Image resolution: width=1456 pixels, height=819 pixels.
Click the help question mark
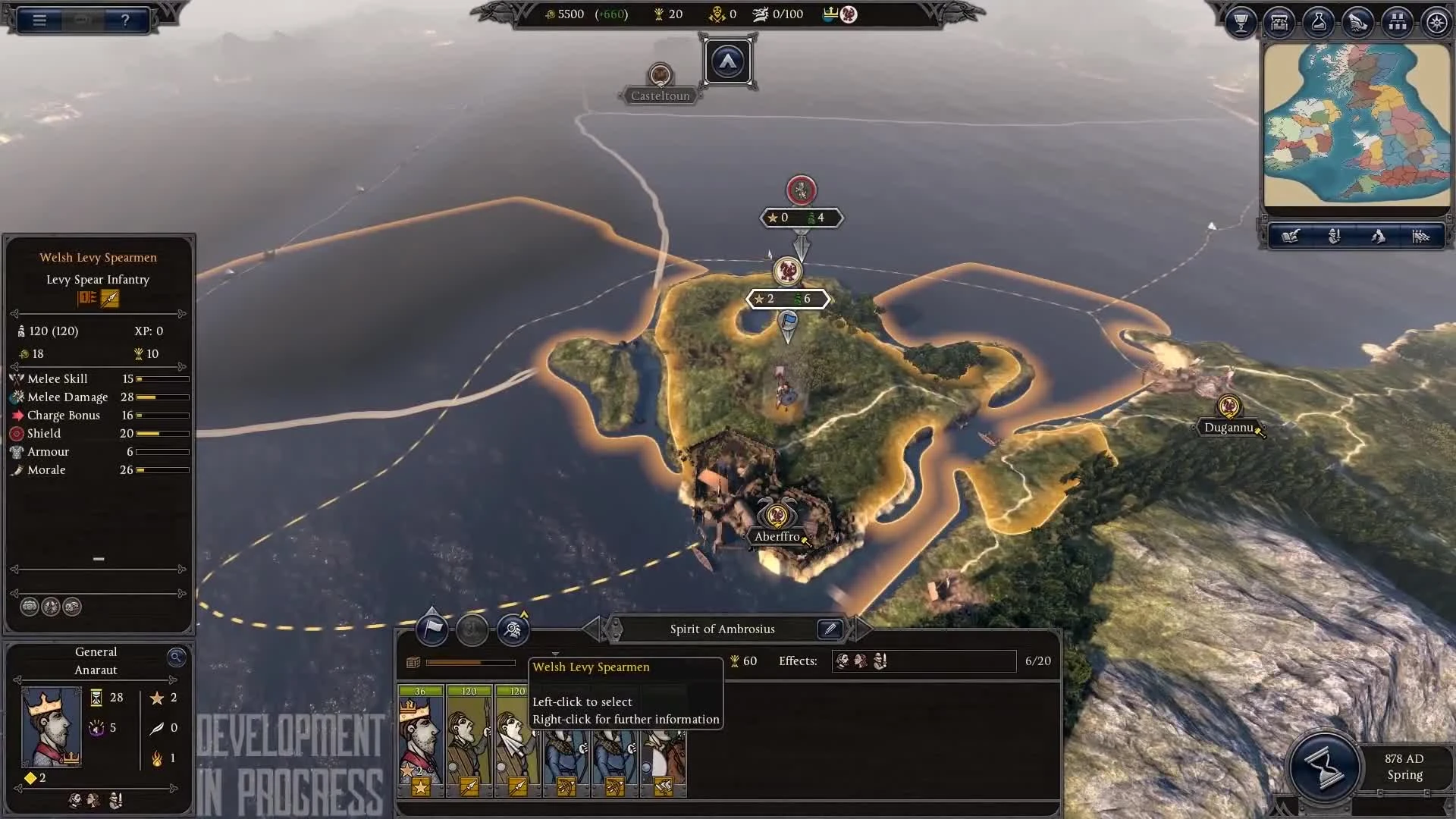[125, 20]
